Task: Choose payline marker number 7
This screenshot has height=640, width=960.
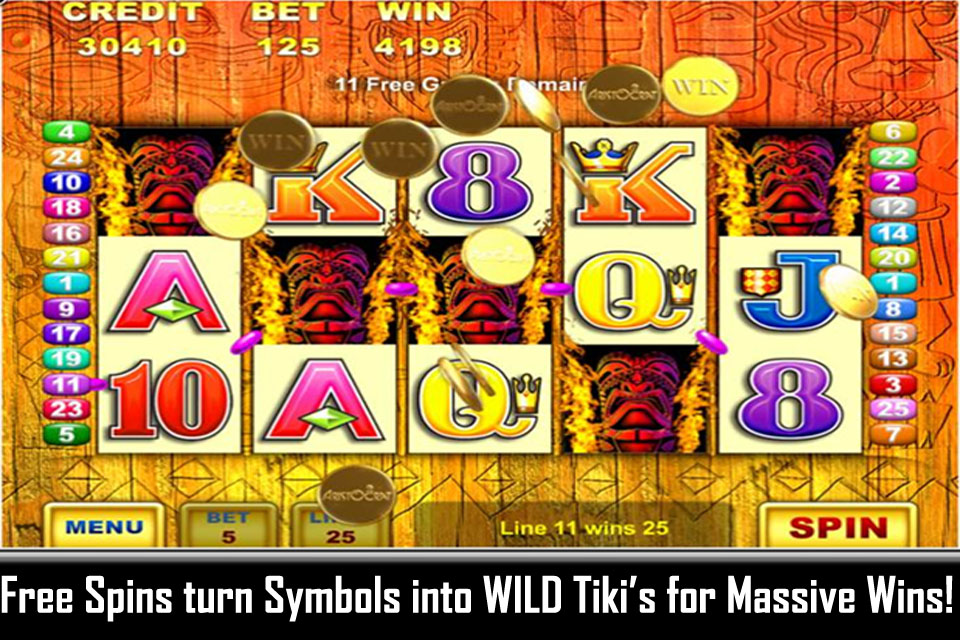Action: click(893, 434)
